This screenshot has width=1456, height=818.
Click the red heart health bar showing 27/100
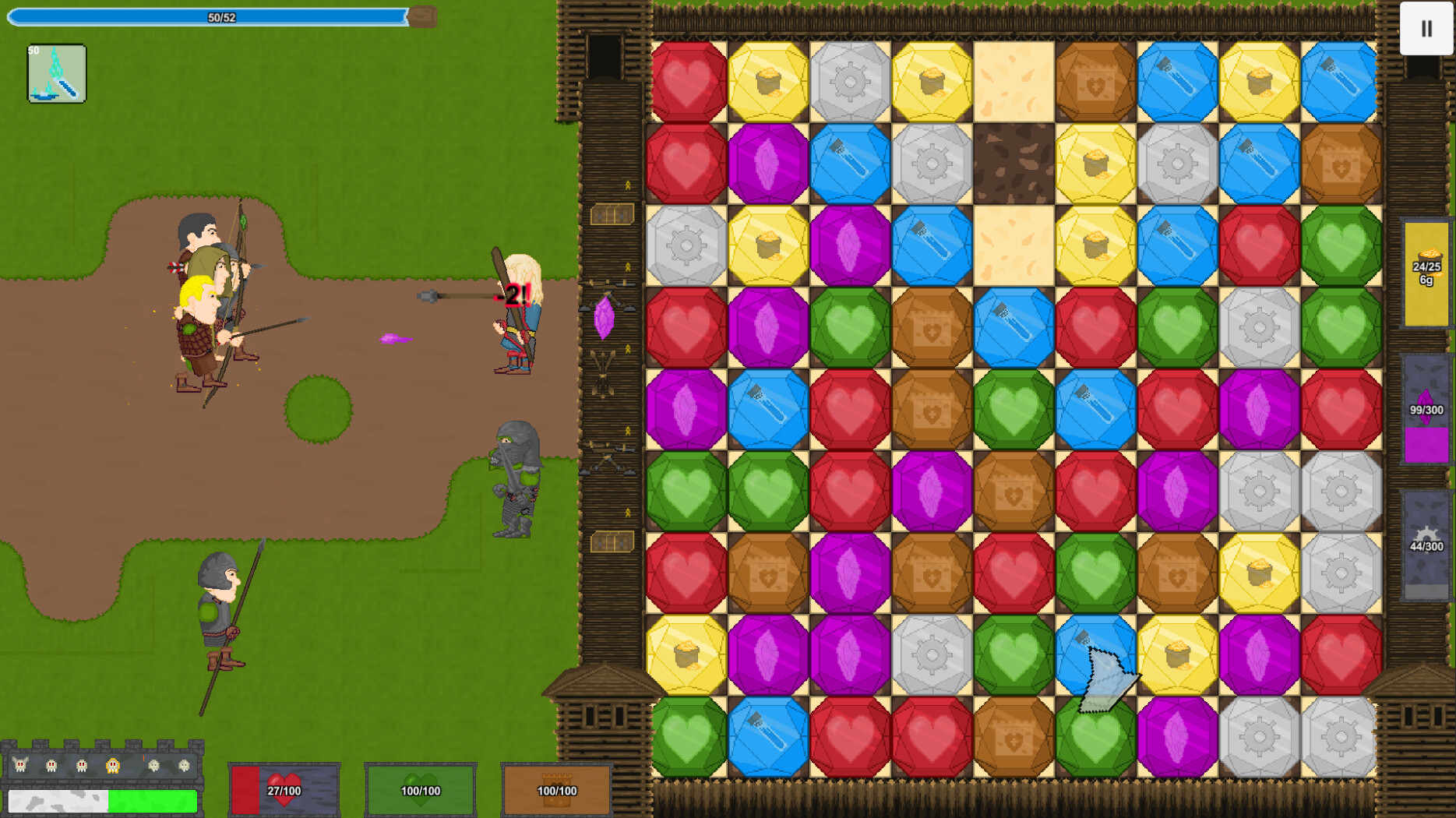[x=284, y=788]
